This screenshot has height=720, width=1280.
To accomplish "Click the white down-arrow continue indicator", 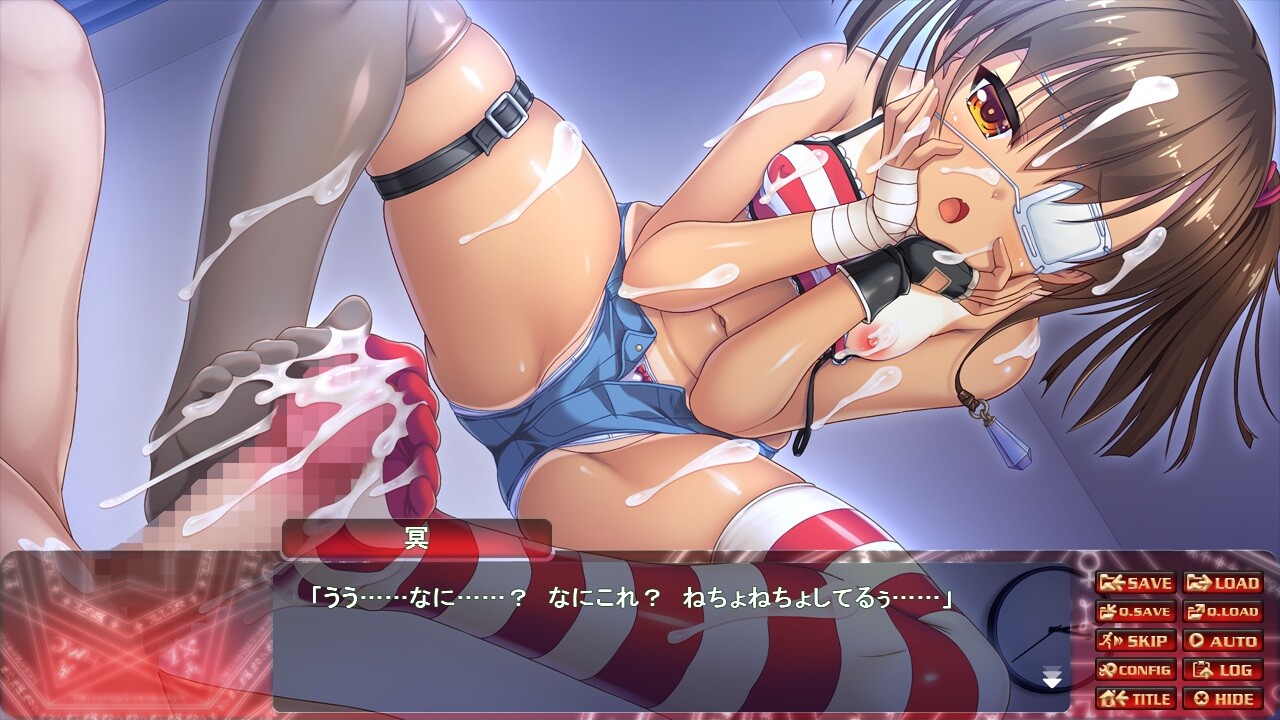I will tap(1052, 680).
